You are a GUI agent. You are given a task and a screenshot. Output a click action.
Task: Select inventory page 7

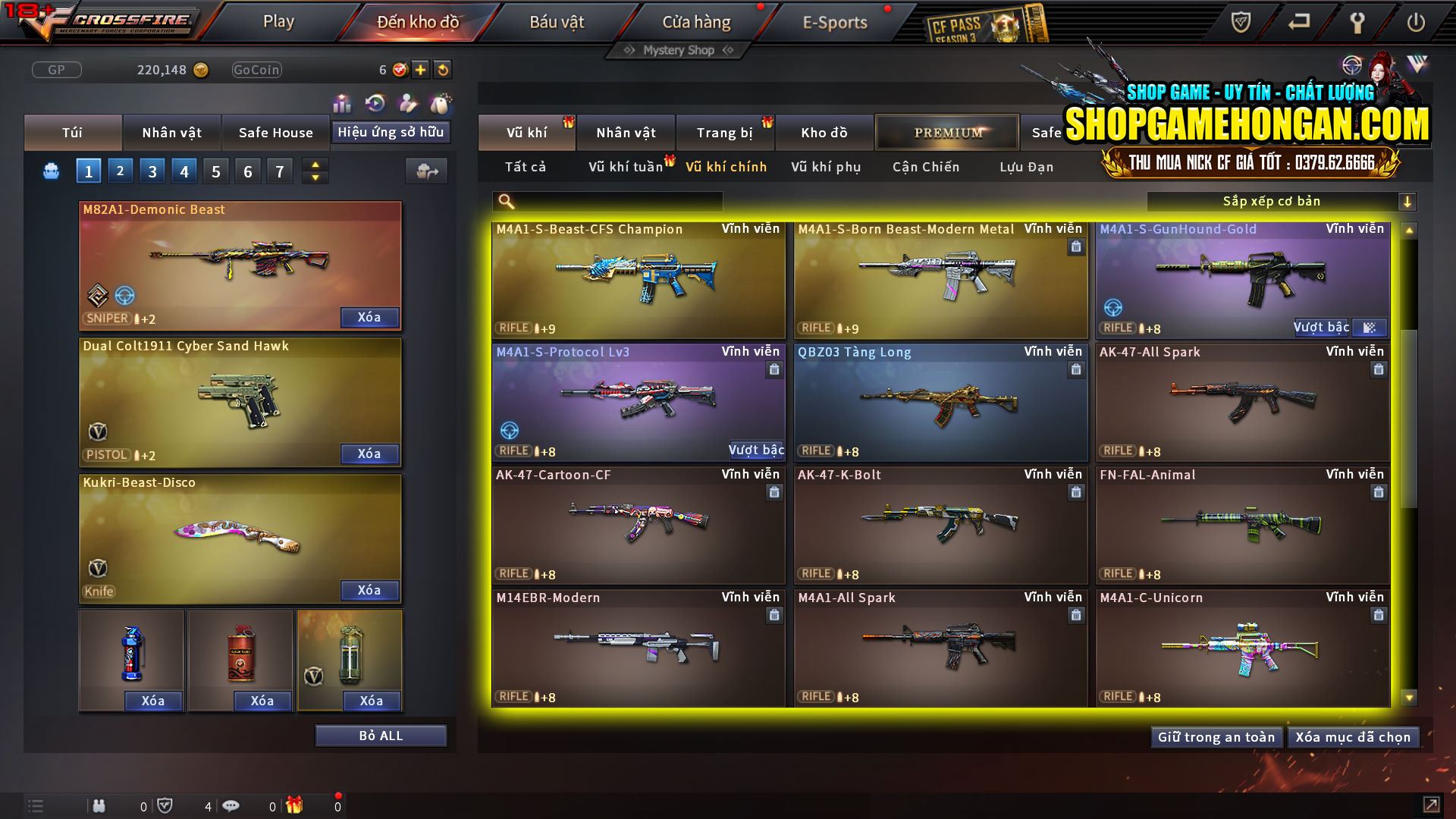point(279,171)
